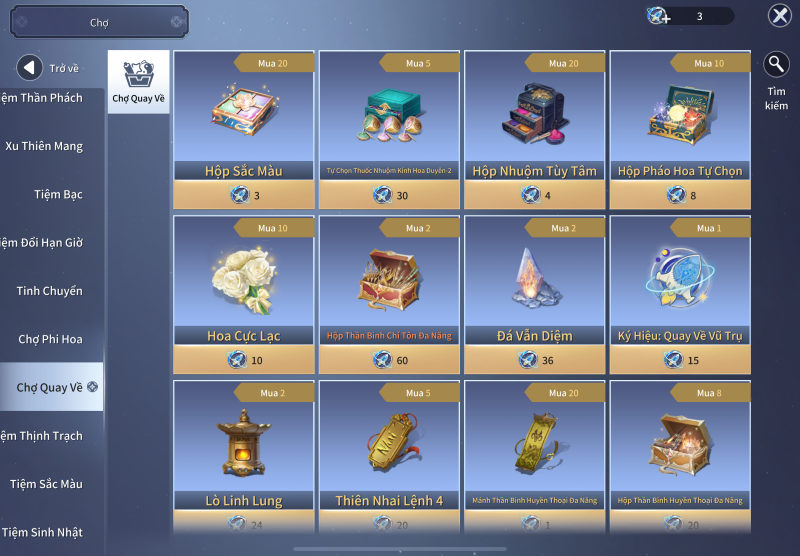Image resolution: width=800 pixels, height=556 pixels.
Task: Open the Tìm kiếm search
Action: (x=776, y=66)
